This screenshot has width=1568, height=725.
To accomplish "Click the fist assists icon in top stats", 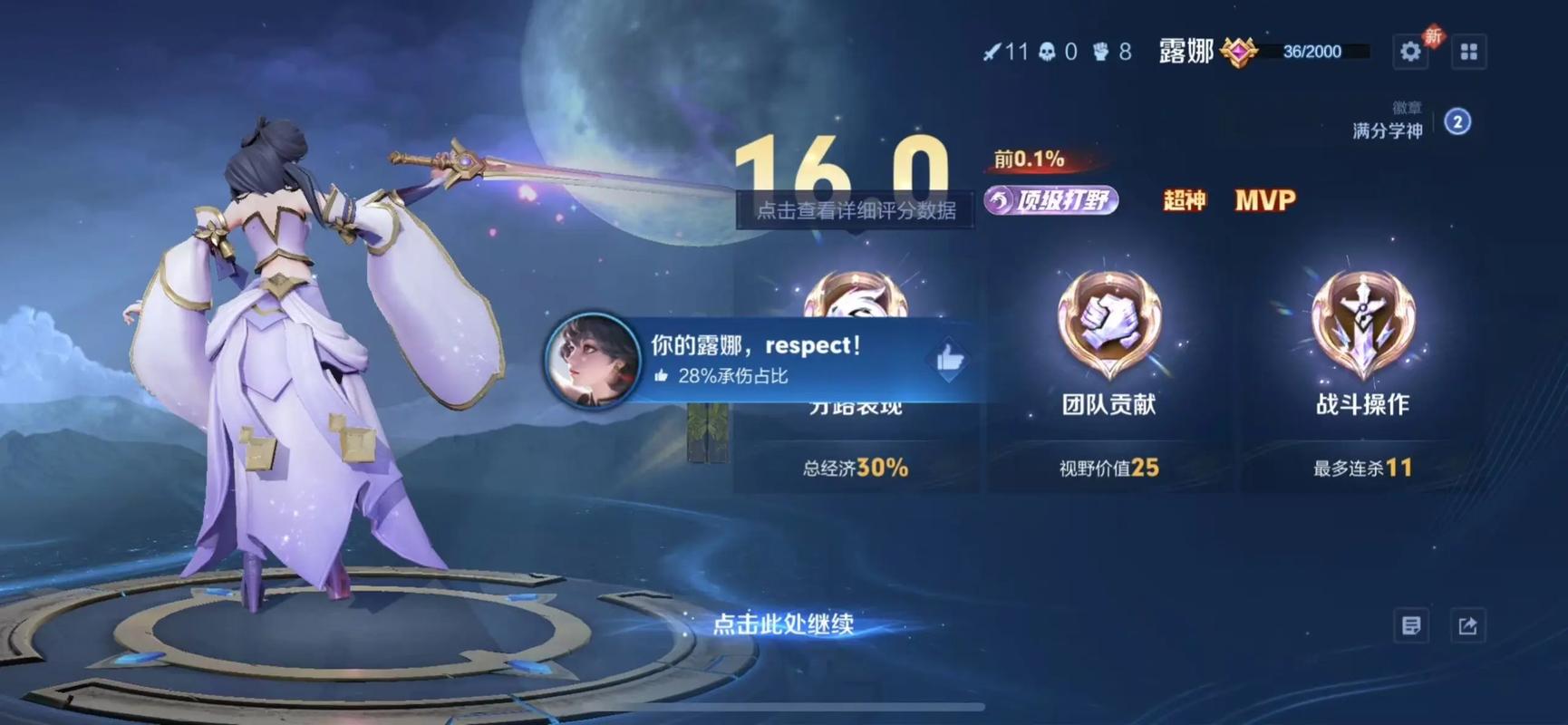I will [1101, 52].
